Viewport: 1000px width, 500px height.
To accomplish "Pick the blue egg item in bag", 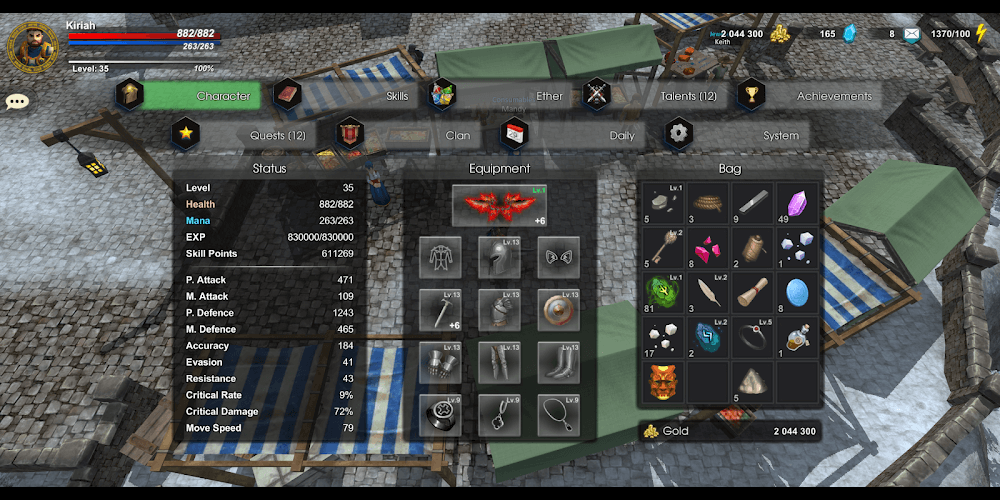I will 797,293.
